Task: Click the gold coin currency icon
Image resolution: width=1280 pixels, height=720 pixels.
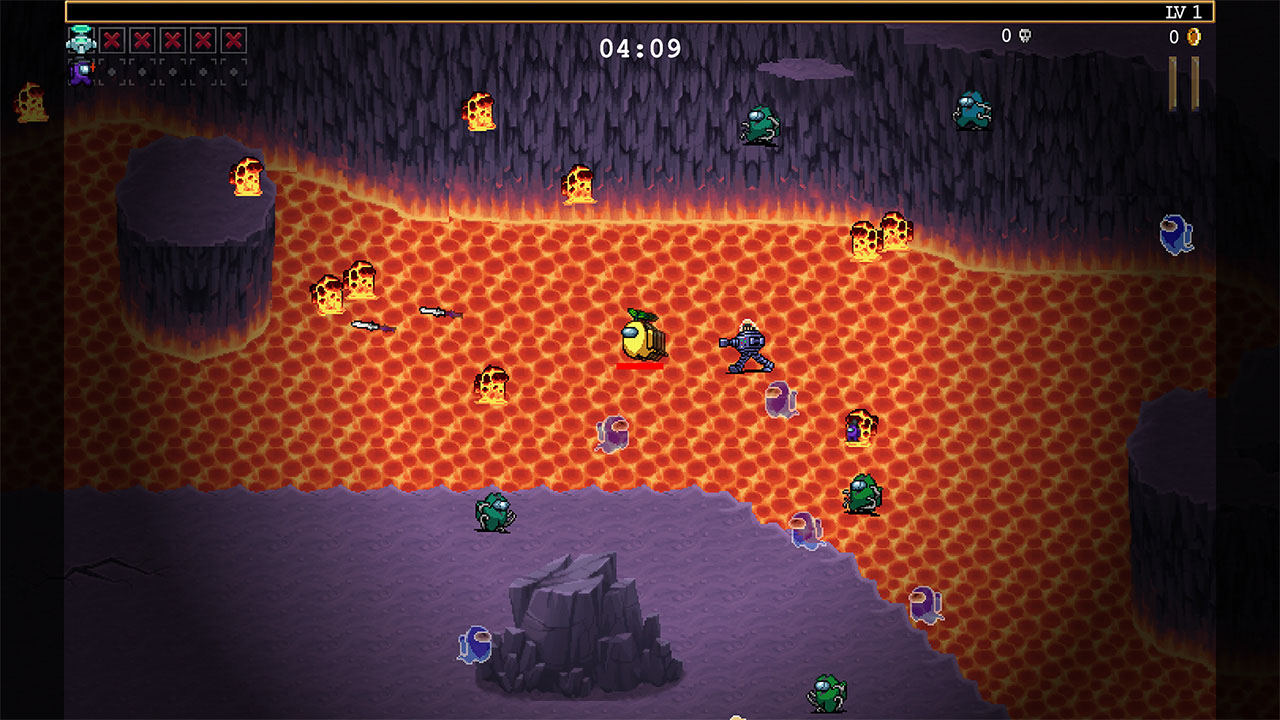Action: pos(1194,37)
